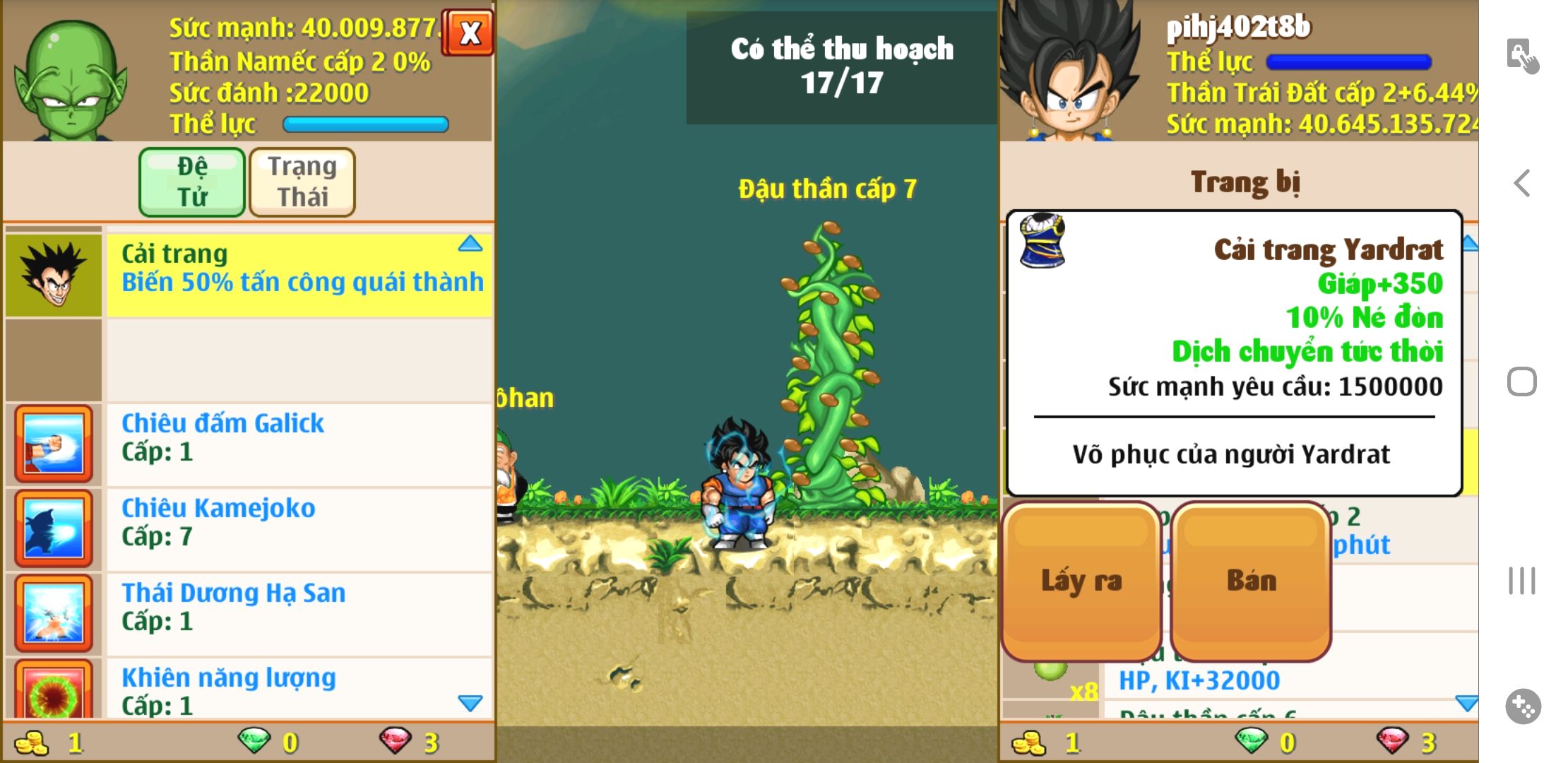Click the down arrow in the equipment list
1568x763 pixels.
(x=1466, y=703)
